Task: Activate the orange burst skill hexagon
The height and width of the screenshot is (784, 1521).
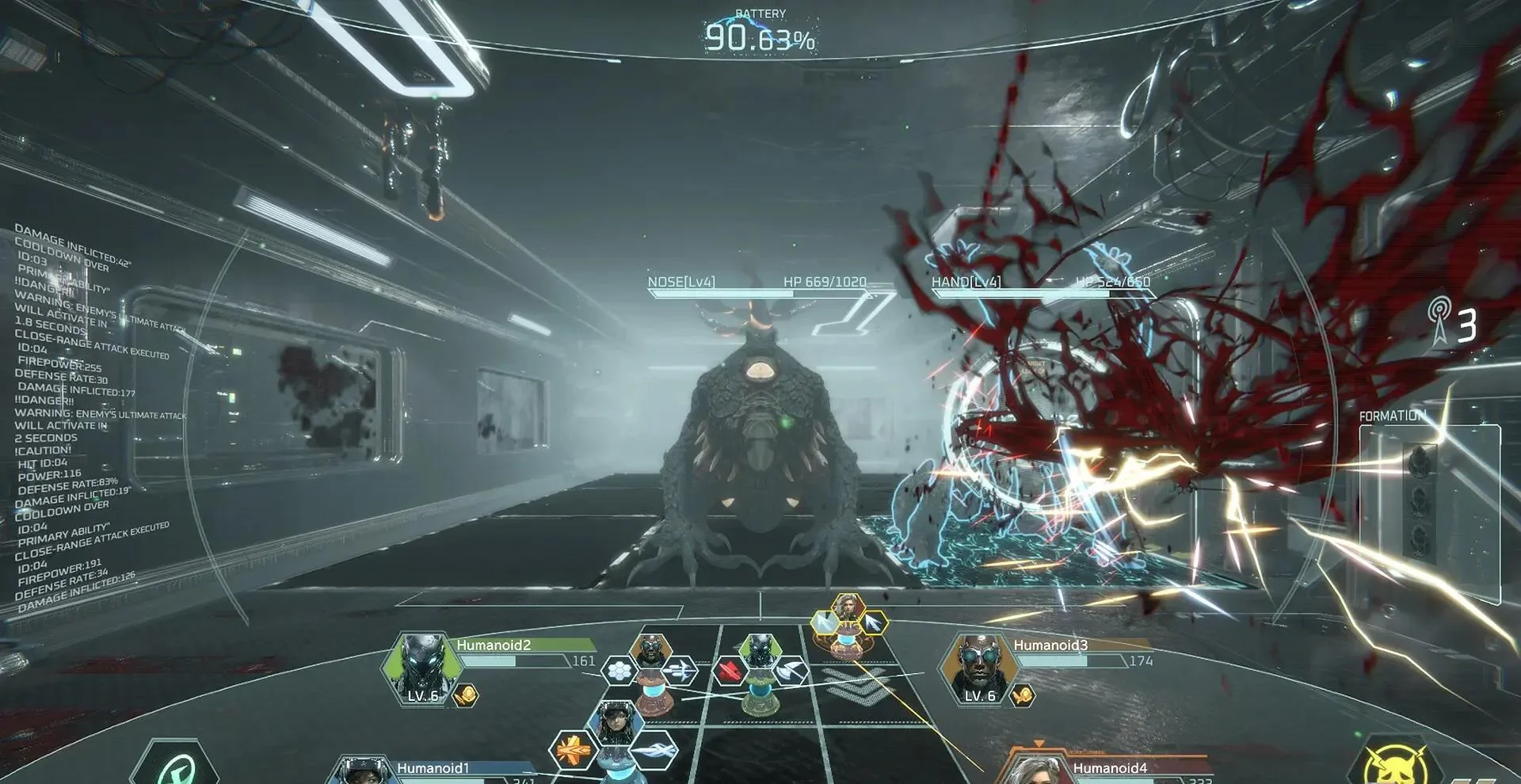Action: coord(573,748)
